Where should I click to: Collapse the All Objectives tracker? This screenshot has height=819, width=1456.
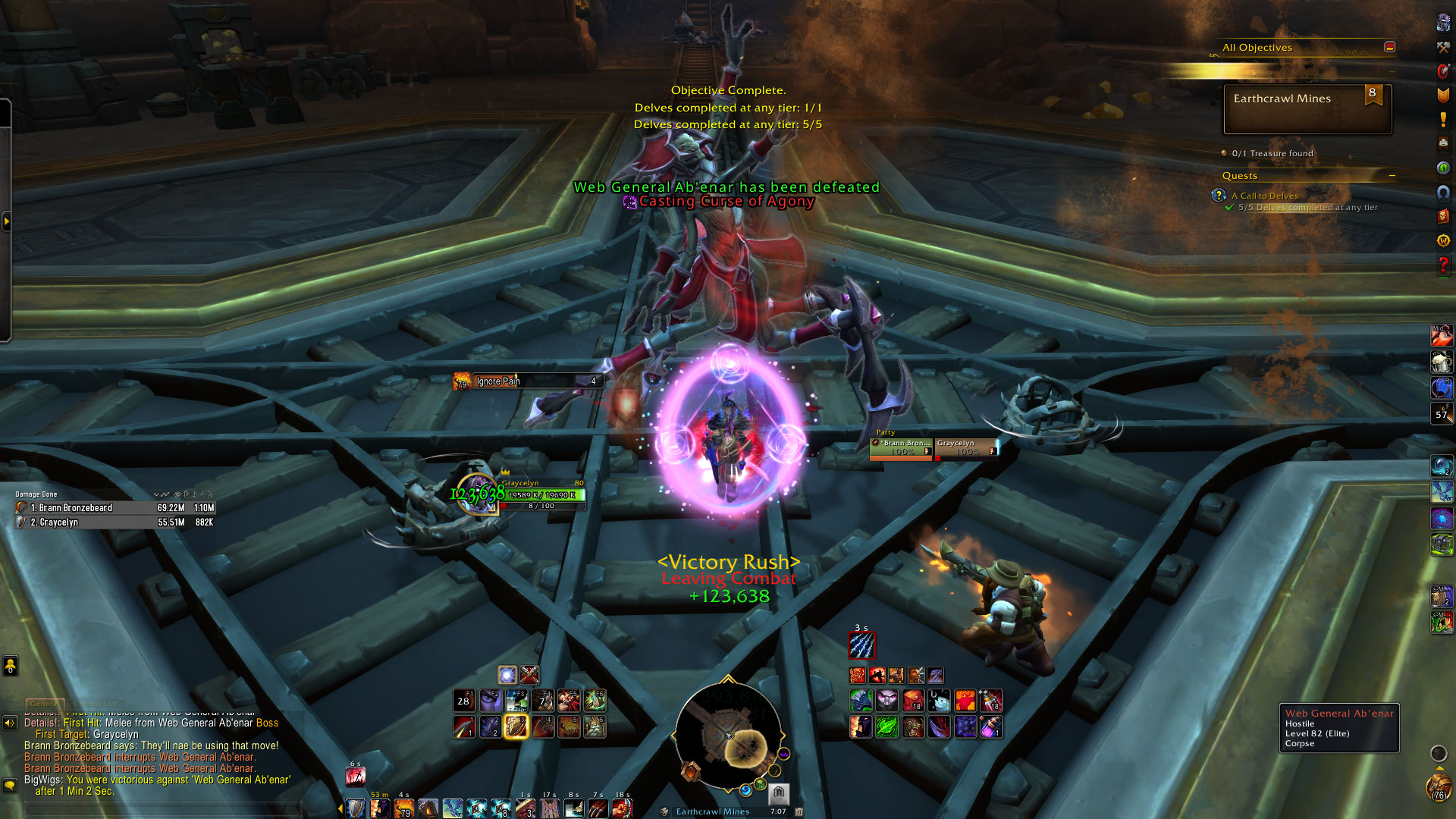point(1389,47)
